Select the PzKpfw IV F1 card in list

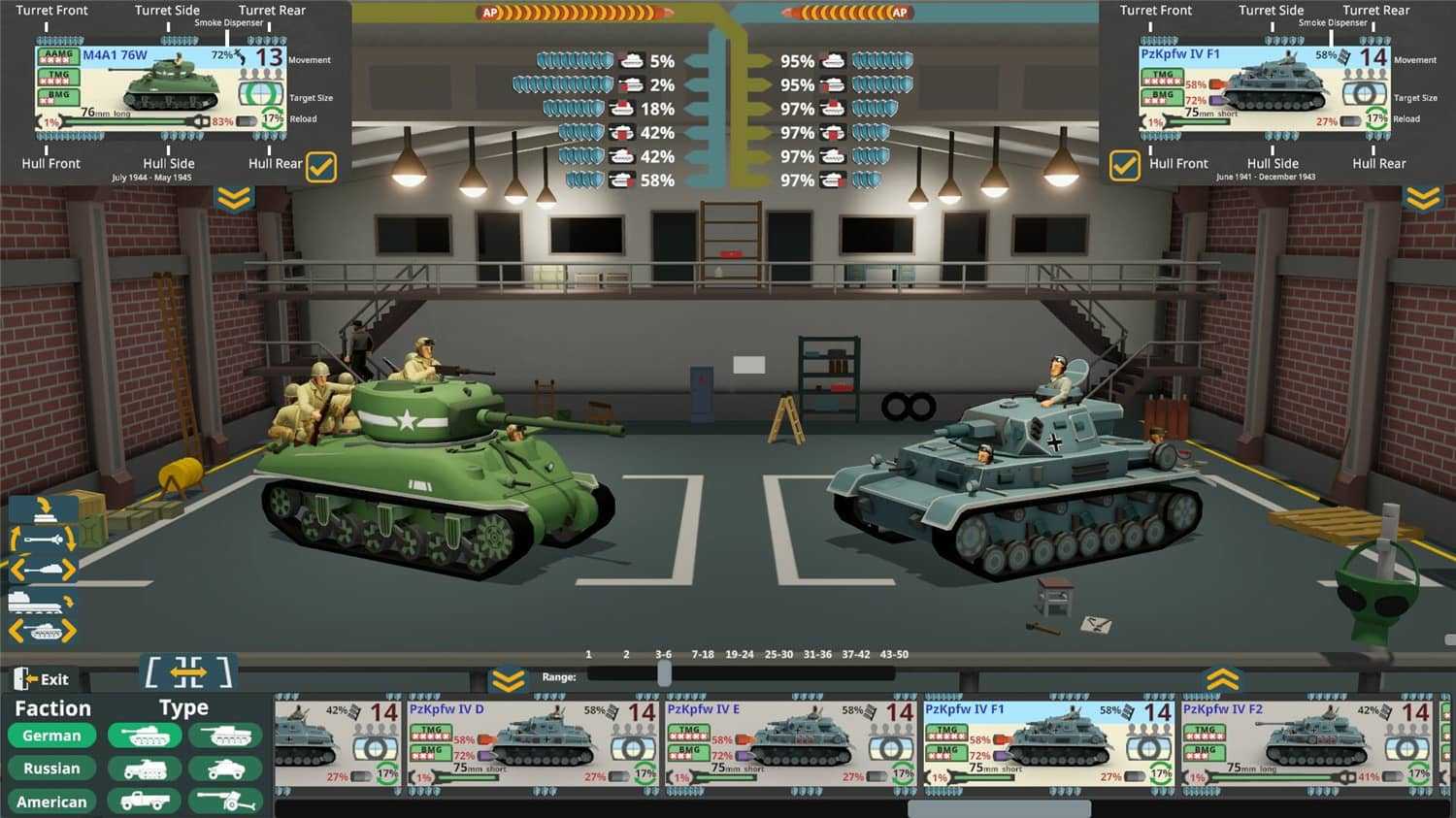pyautogui.click(x=1048, y=742)
